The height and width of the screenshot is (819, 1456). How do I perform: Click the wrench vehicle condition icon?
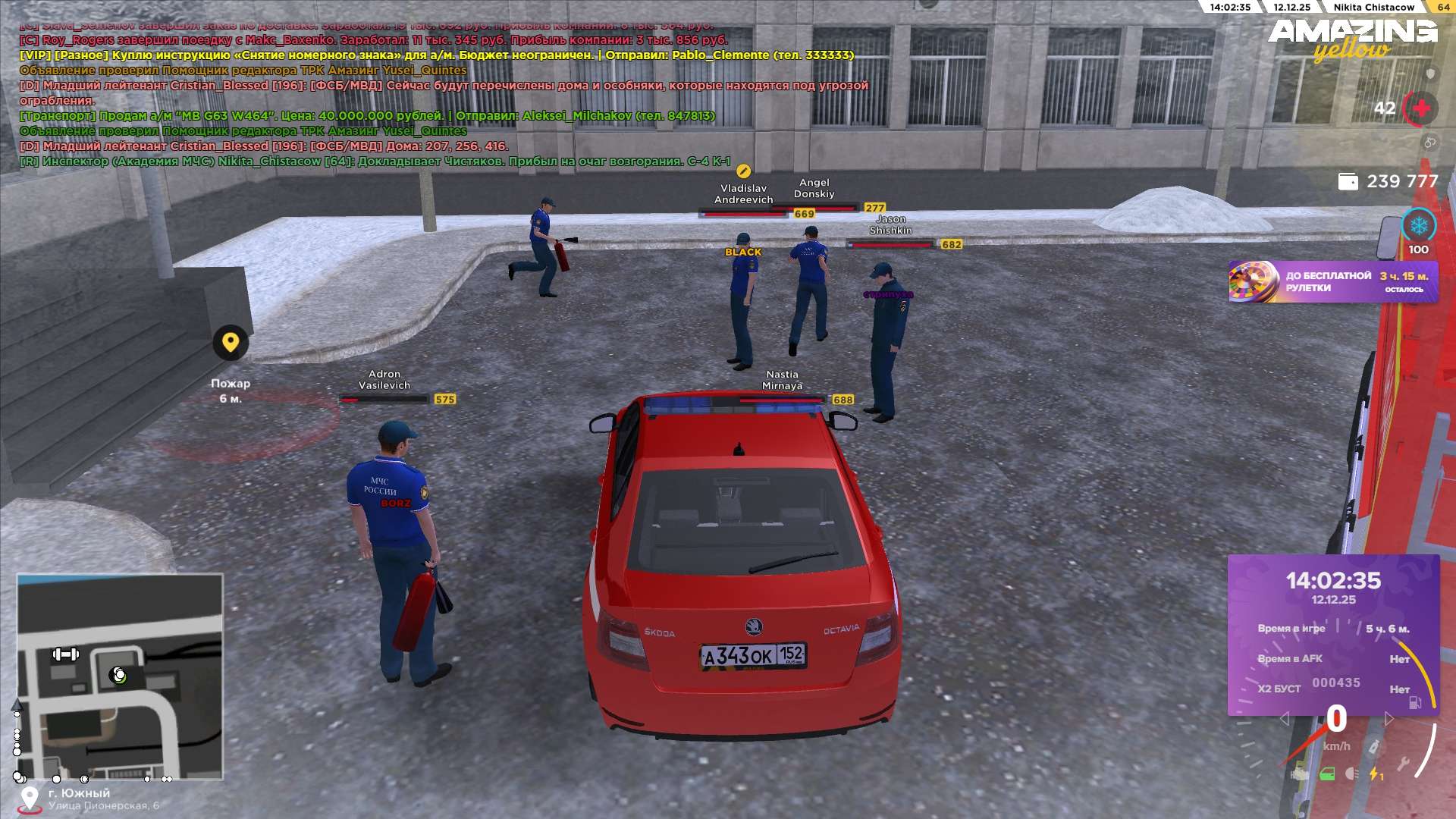coord(1404,764)
